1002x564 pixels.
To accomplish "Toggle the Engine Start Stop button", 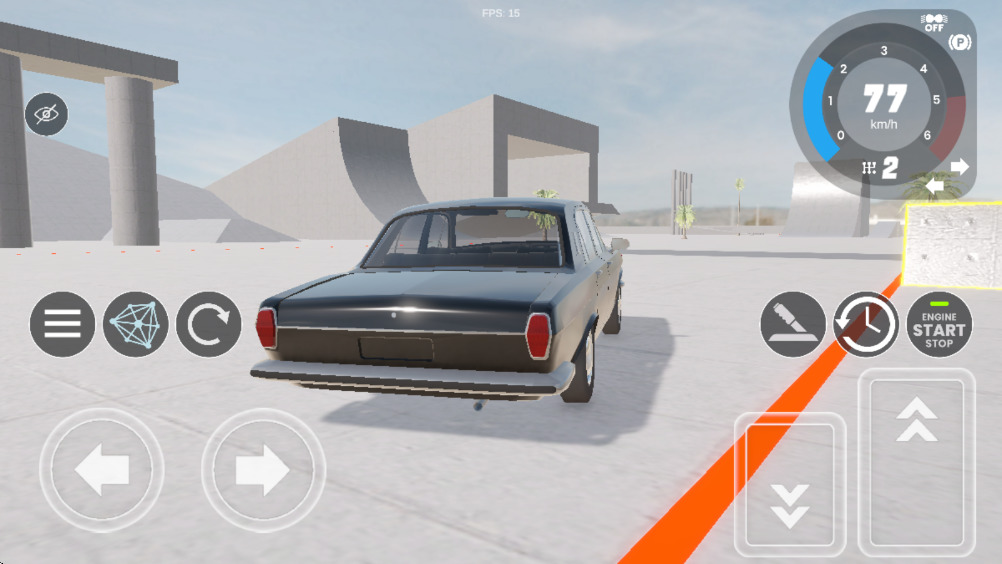I will 939,324.
